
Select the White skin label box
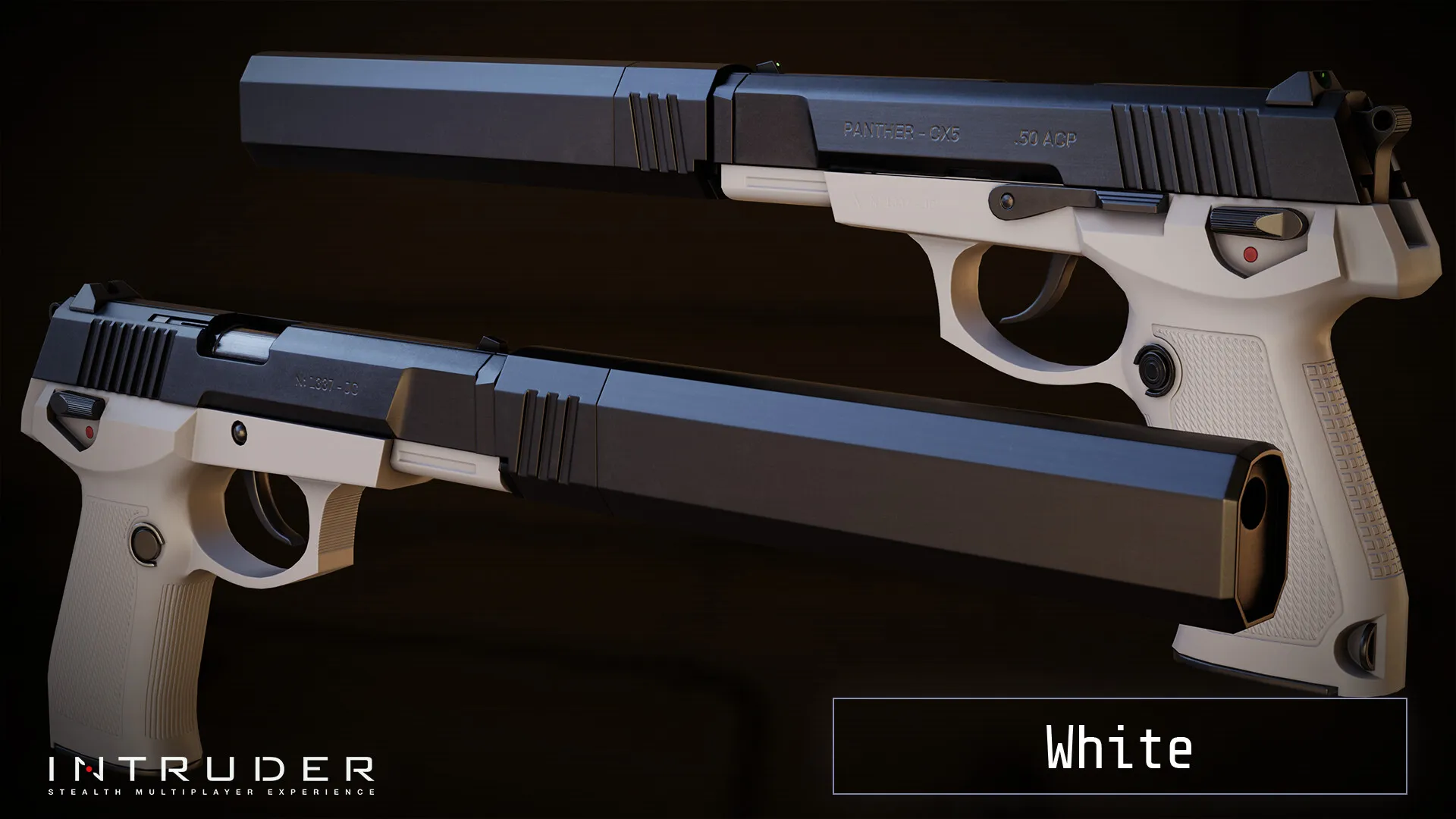(x=1119, y=746)
